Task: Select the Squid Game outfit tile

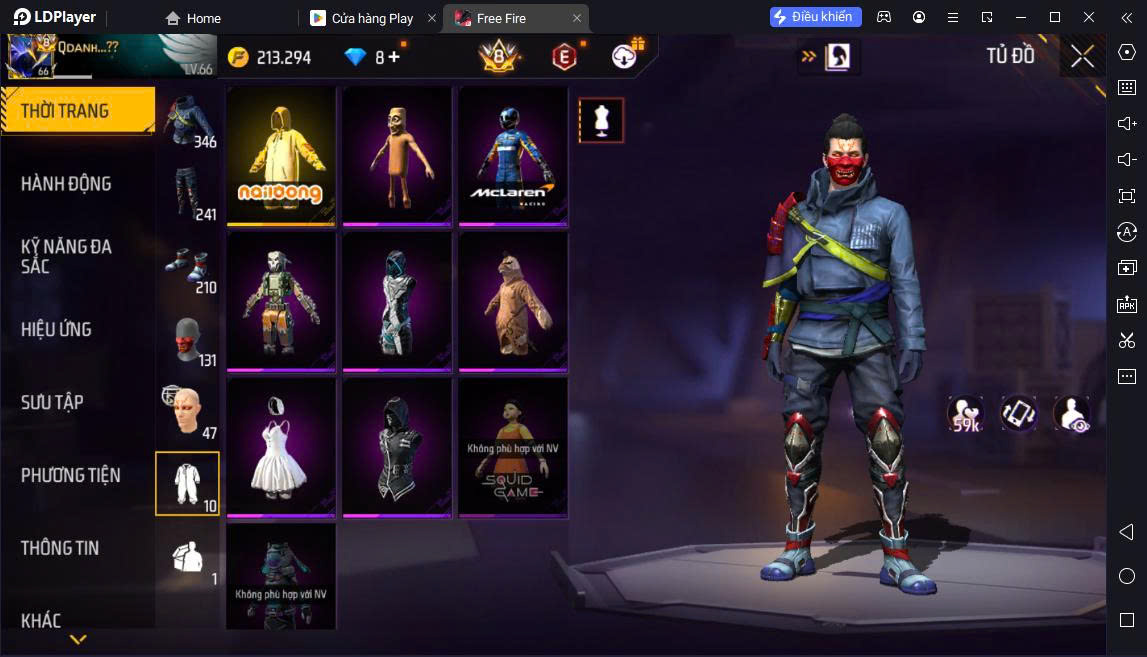Action: tap(513, 446)
